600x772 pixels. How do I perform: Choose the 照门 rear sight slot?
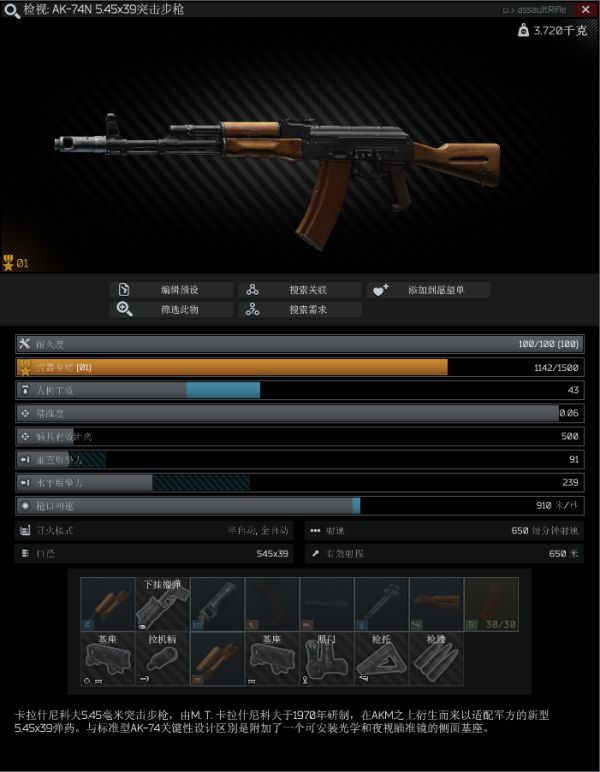[327, 659]
